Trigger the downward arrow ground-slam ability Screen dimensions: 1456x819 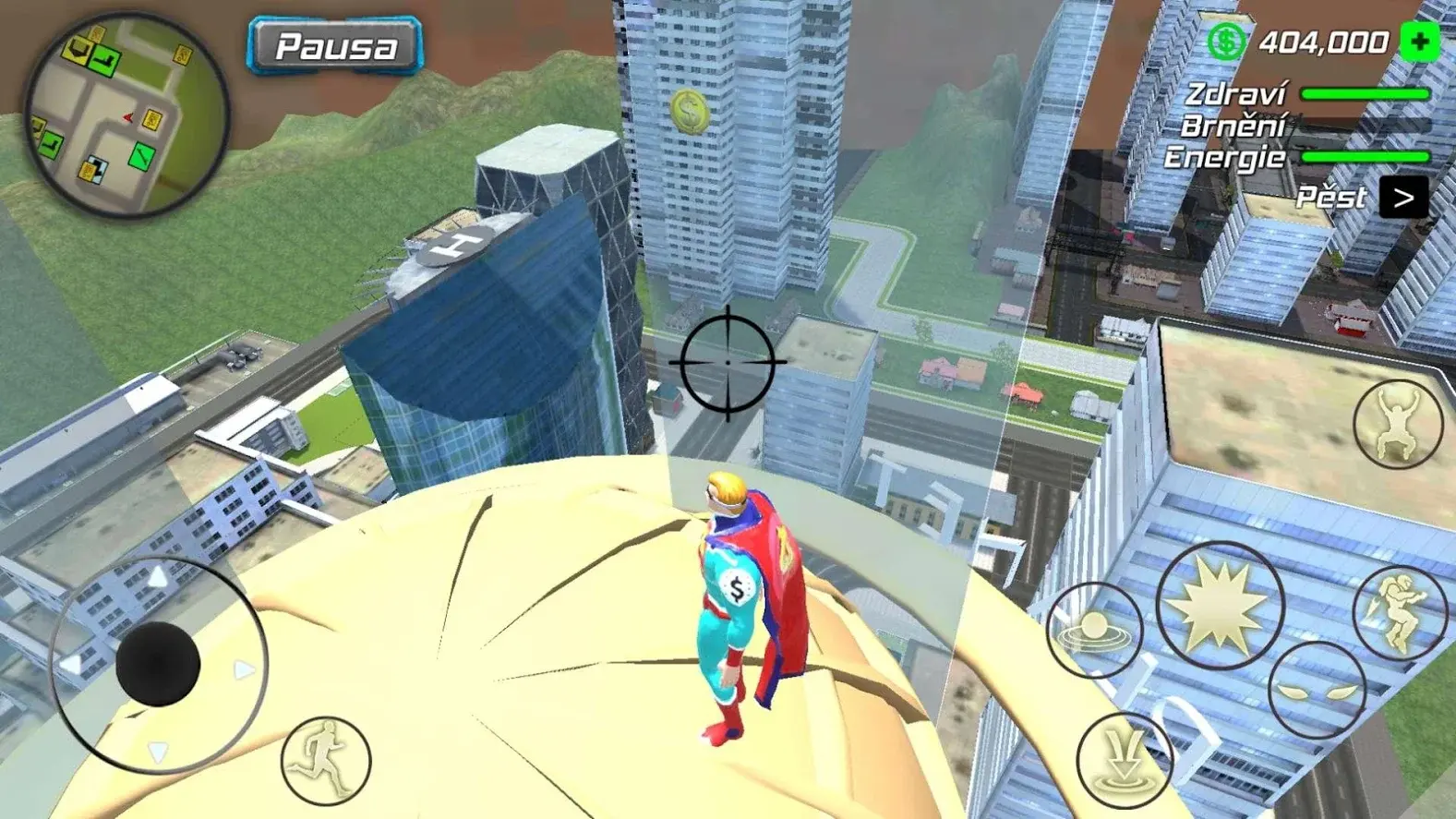tap(1124, 761)
